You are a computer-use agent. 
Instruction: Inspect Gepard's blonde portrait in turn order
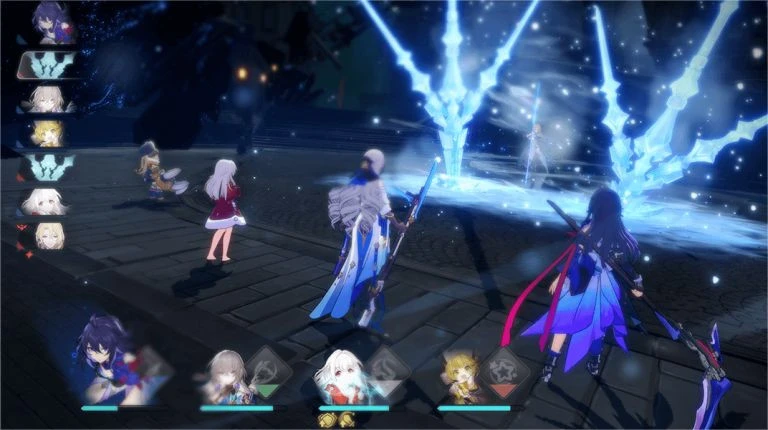click(45, 235)
